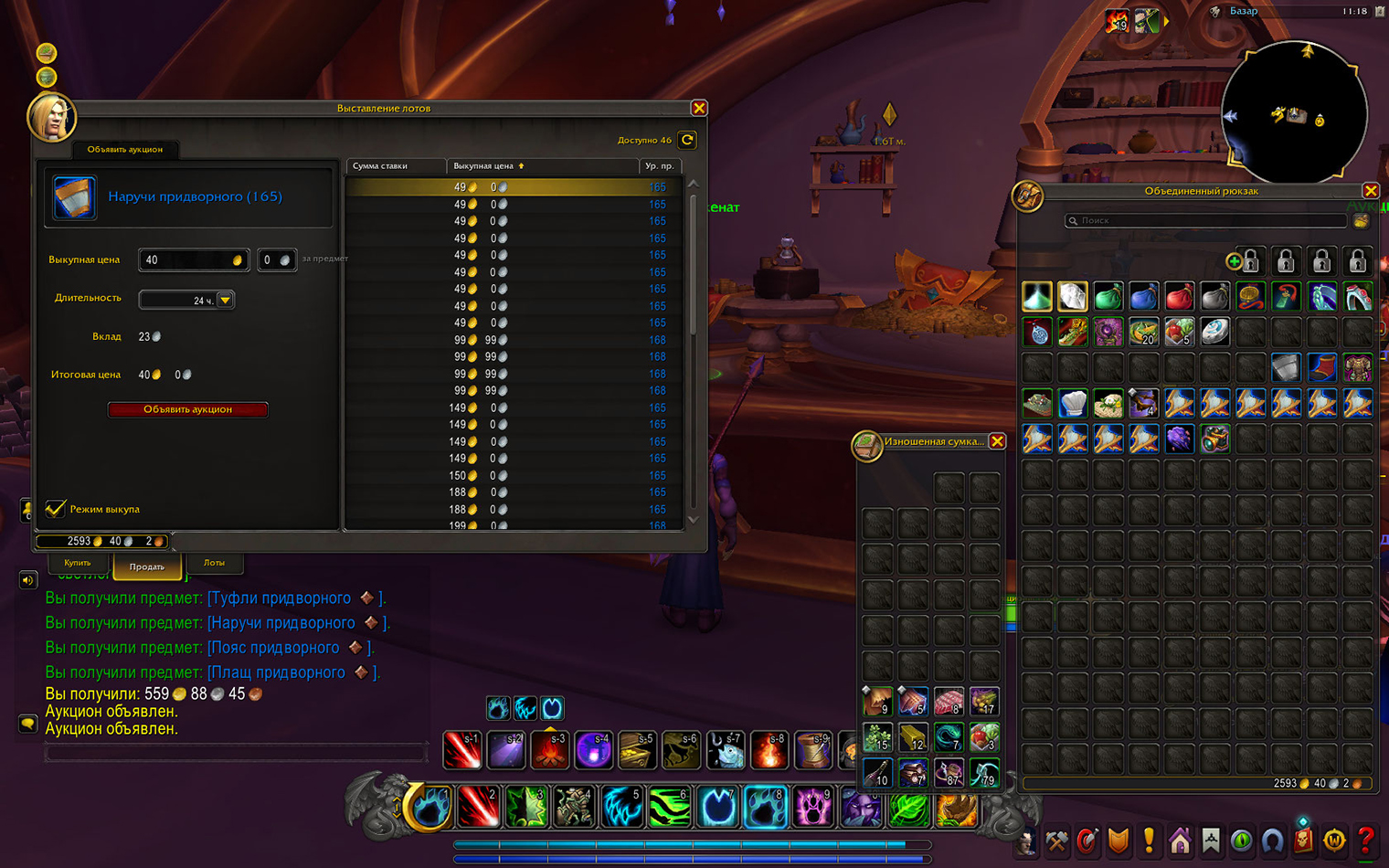
Task: Switch to the Лоты tab
Action: tap(214, 563)
